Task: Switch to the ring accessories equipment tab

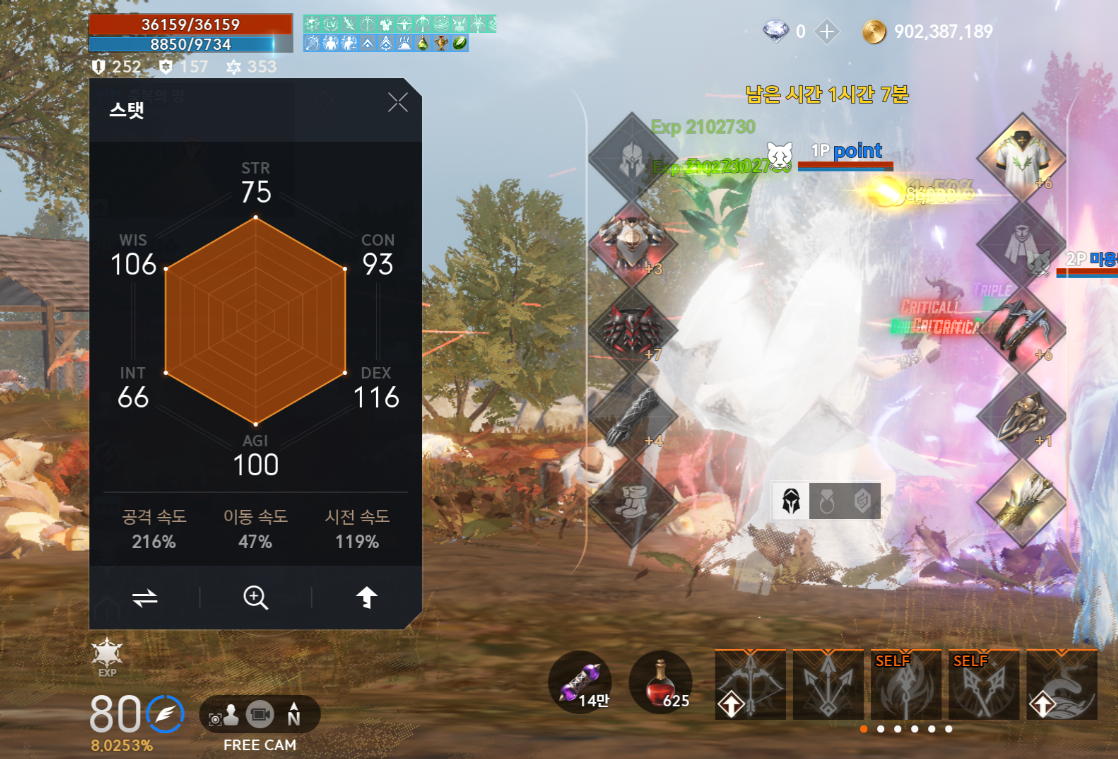Action: click(x=827, y=501)
